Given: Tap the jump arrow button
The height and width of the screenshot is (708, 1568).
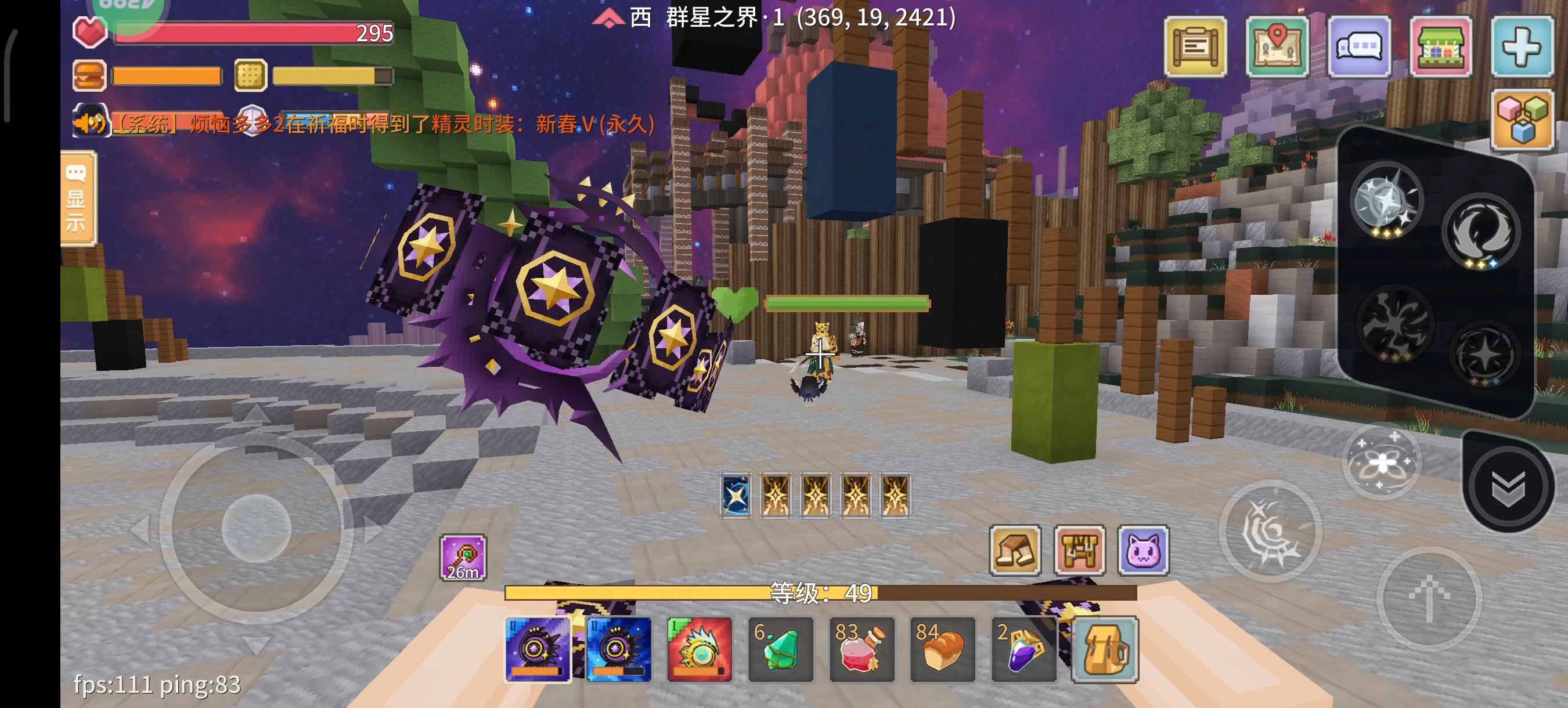Looking at the screenshot, I should point(1429,597).
